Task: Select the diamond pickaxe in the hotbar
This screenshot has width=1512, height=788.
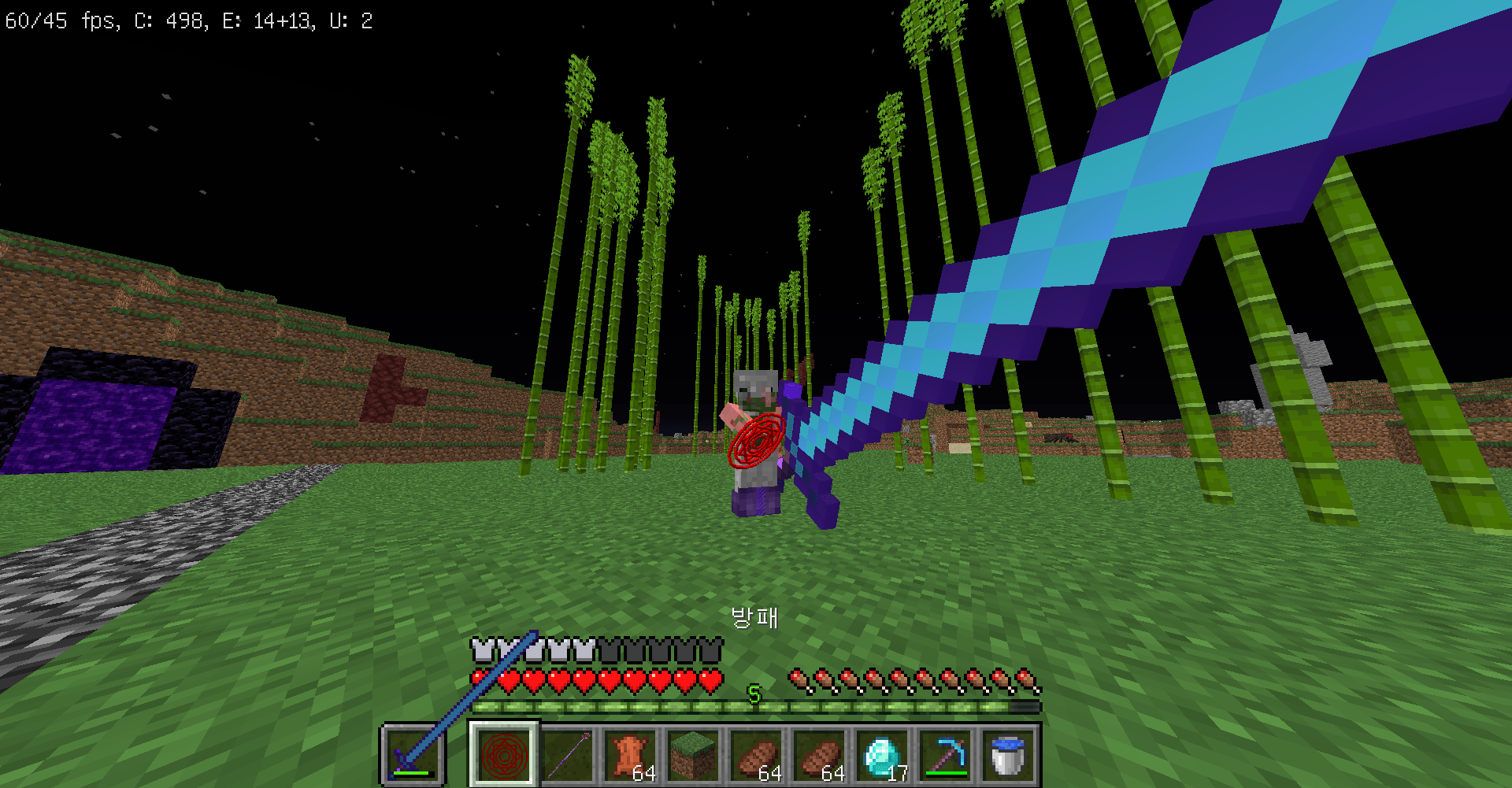Action: point(947,756)
